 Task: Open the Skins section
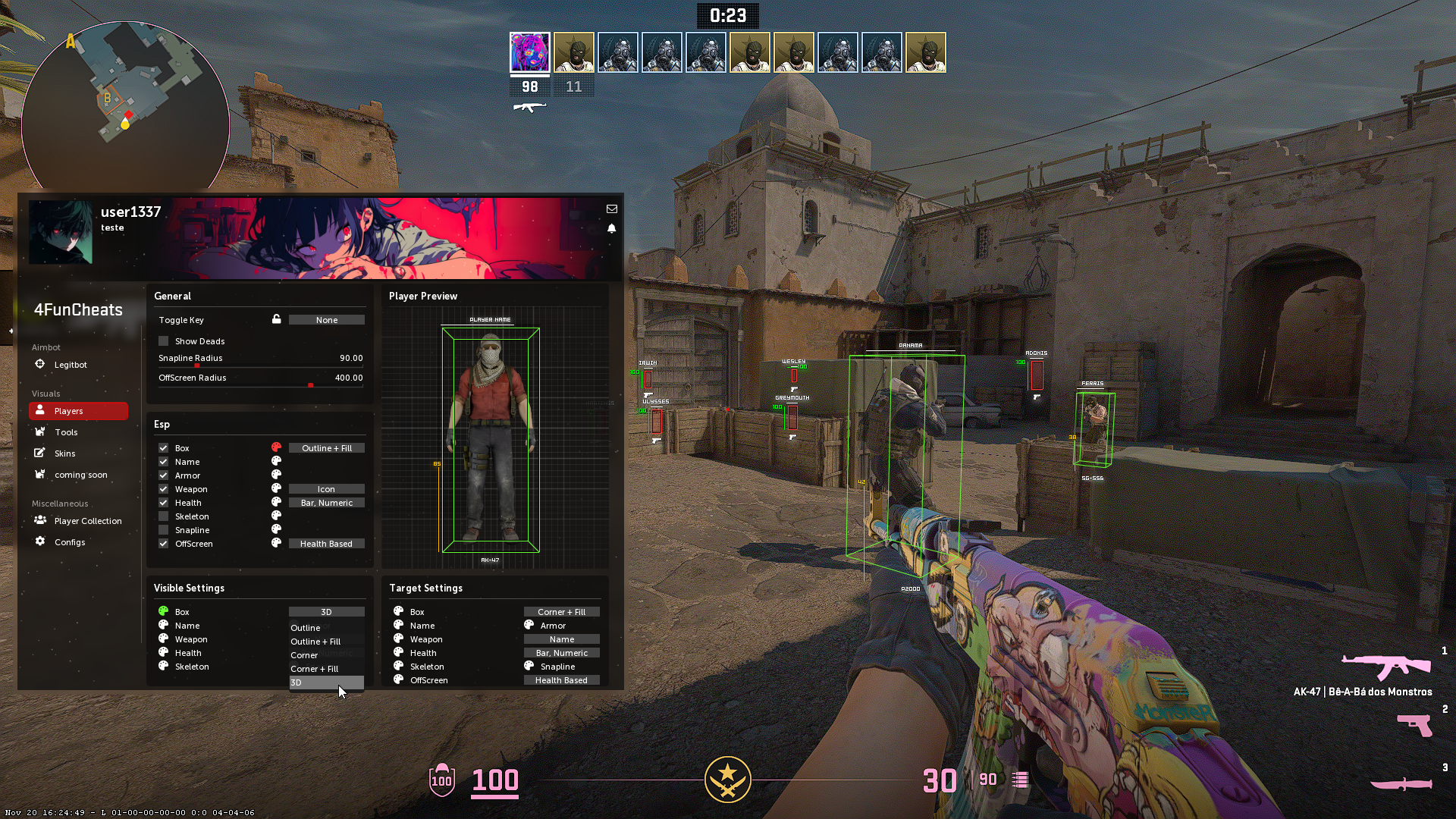pyautogui.click(x=64, y=453)
